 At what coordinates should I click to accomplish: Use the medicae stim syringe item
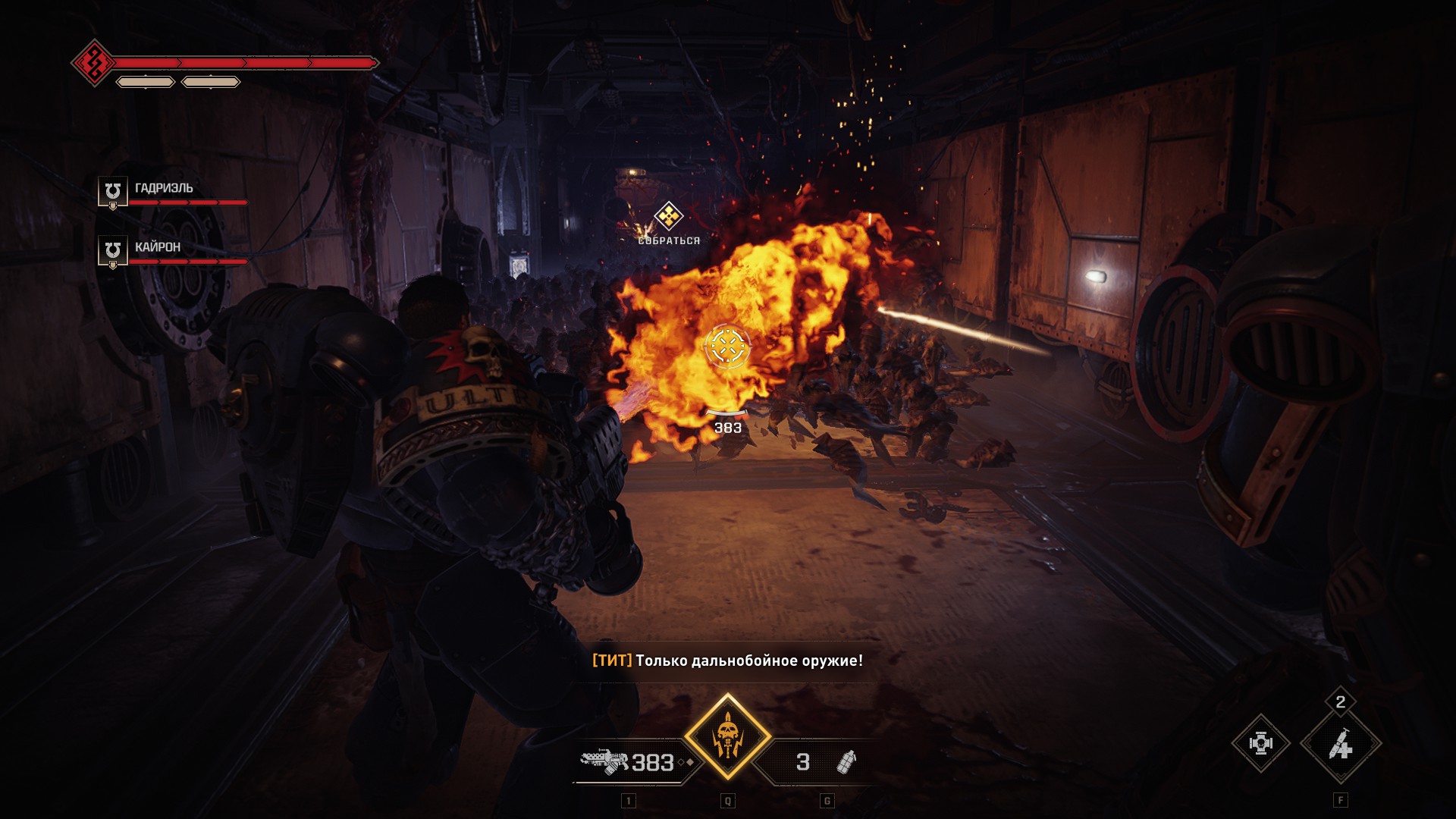pos(1340,746)
